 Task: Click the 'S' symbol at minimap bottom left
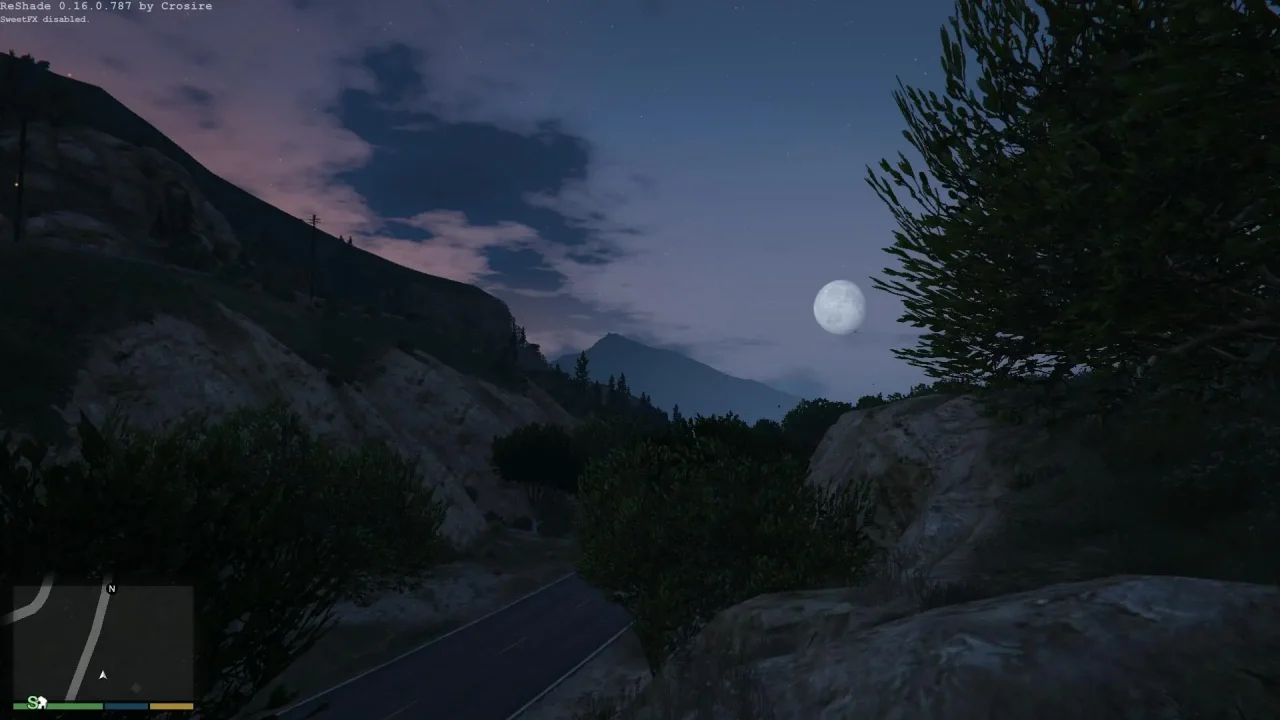(x=32, y=703)
